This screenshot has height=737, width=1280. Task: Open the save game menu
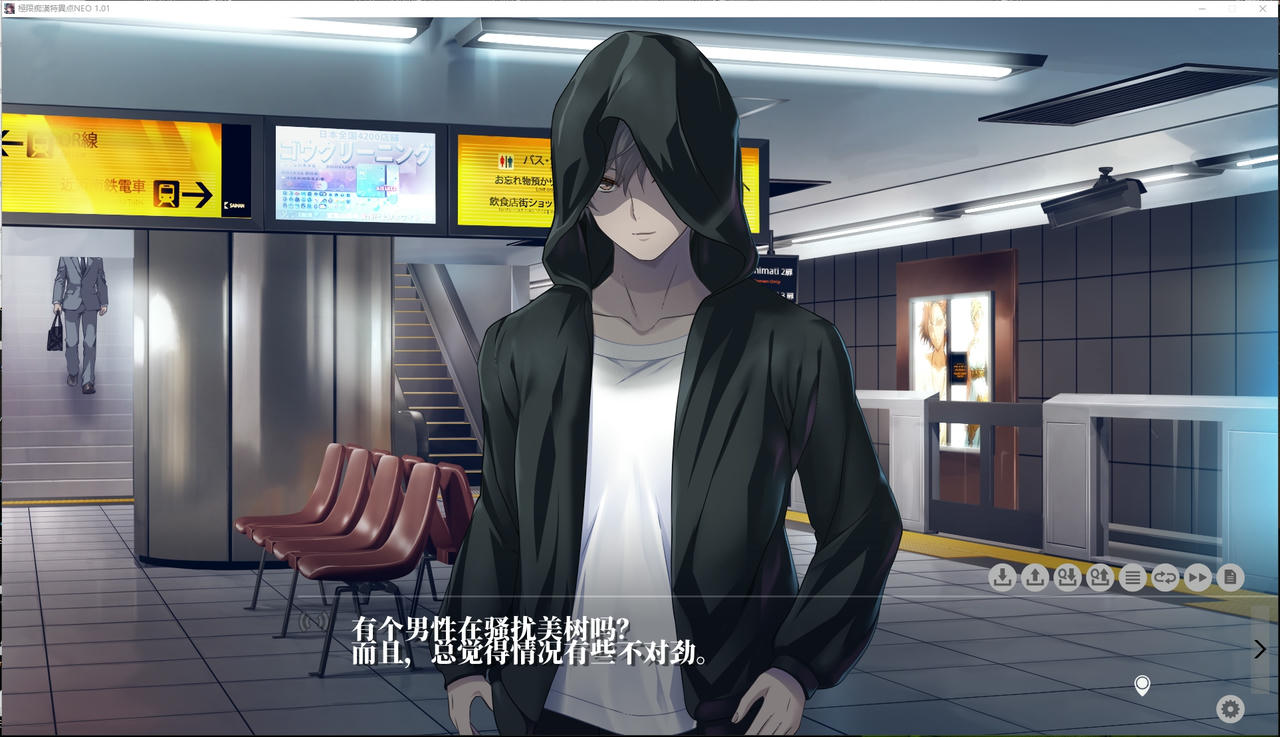point(1002,577)
